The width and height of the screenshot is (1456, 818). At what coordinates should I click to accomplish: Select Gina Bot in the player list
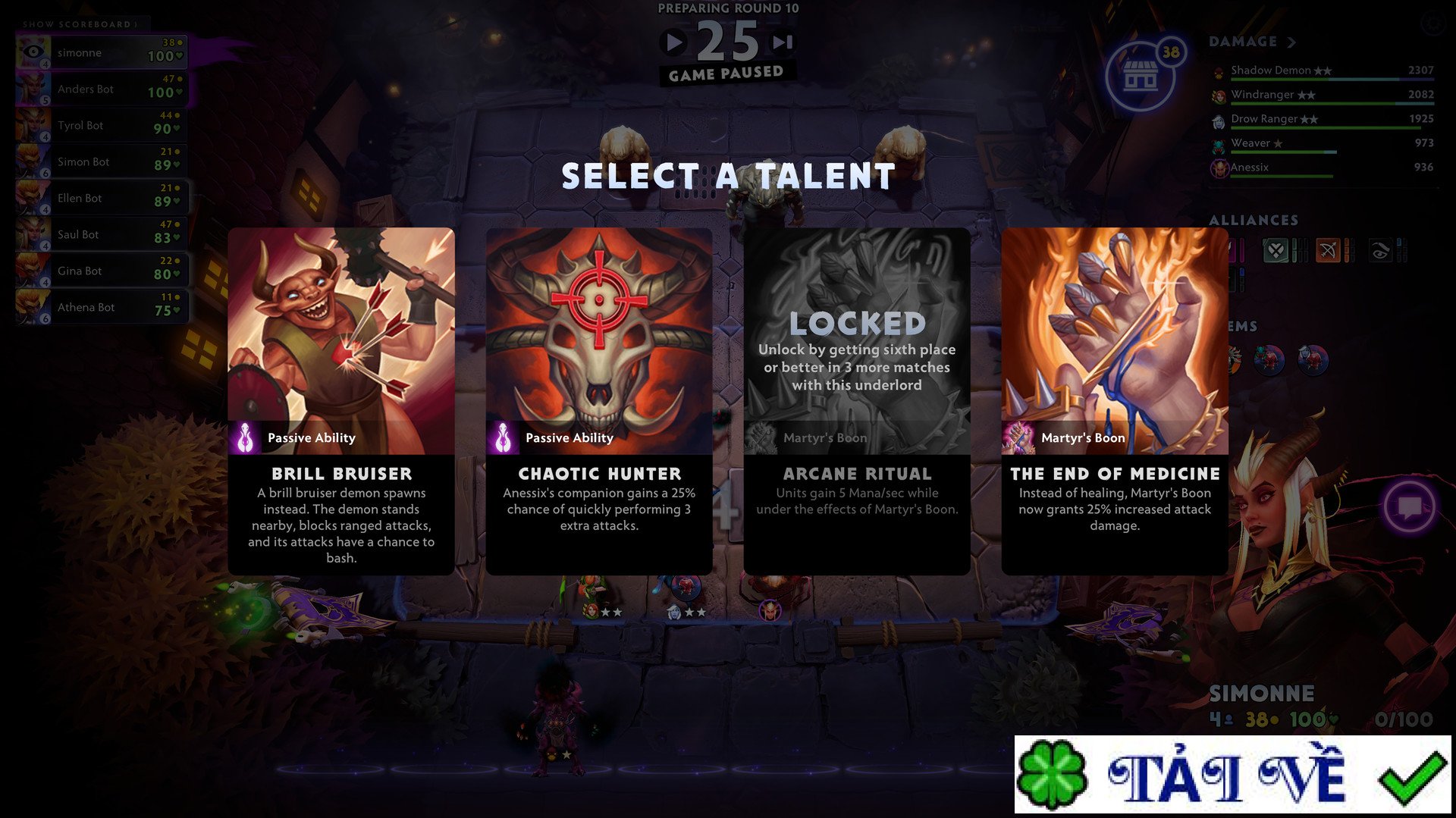tap(101, 271)
